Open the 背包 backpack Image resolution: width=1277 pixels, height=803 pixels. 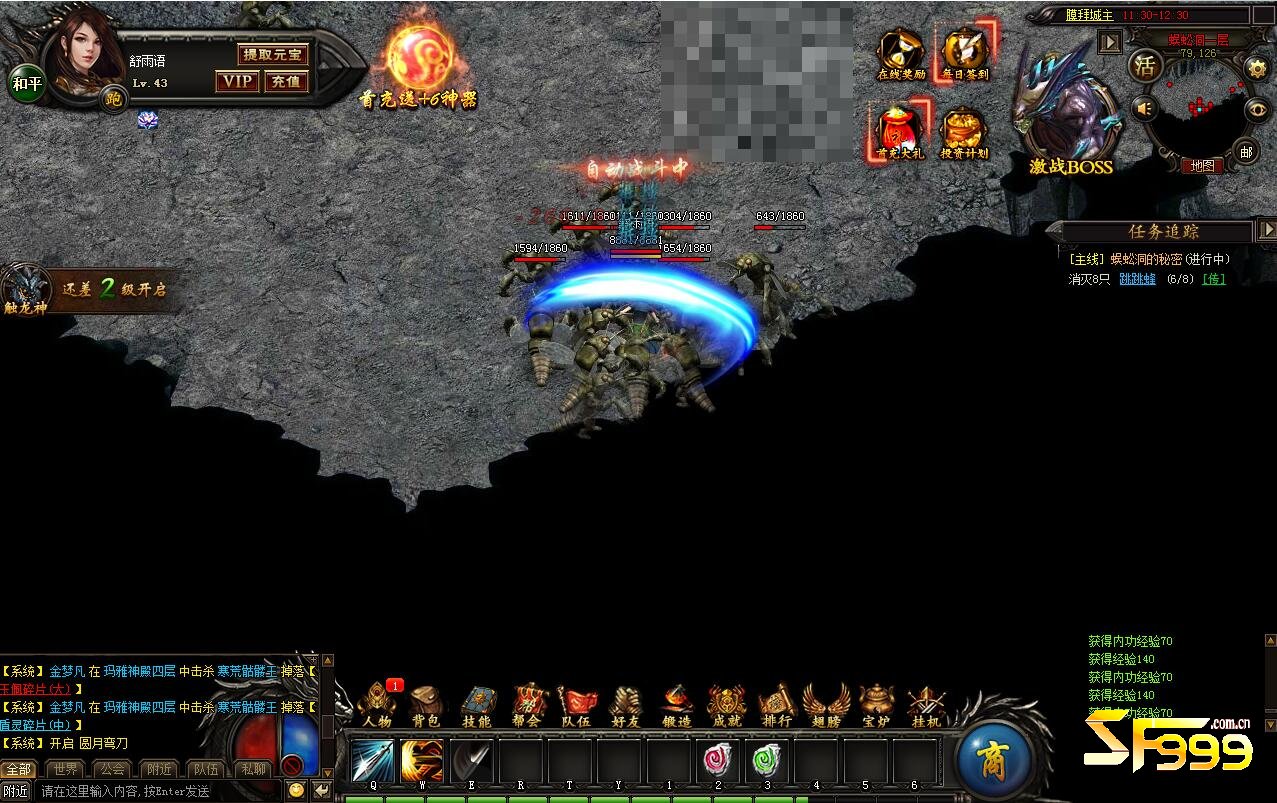[426, 704]
